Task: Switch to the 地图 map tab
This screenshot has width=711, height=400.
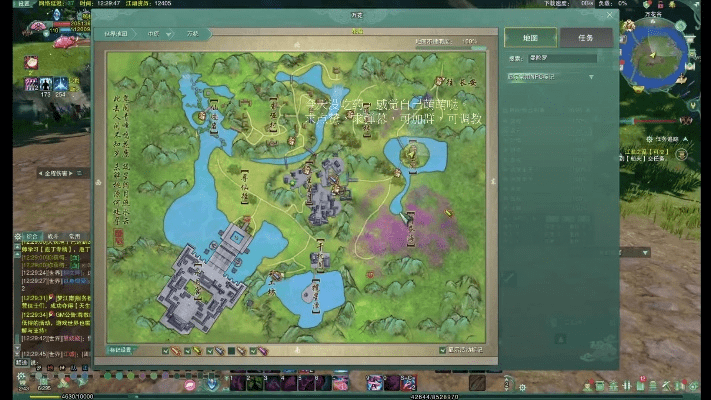Action: pos(531,38)
